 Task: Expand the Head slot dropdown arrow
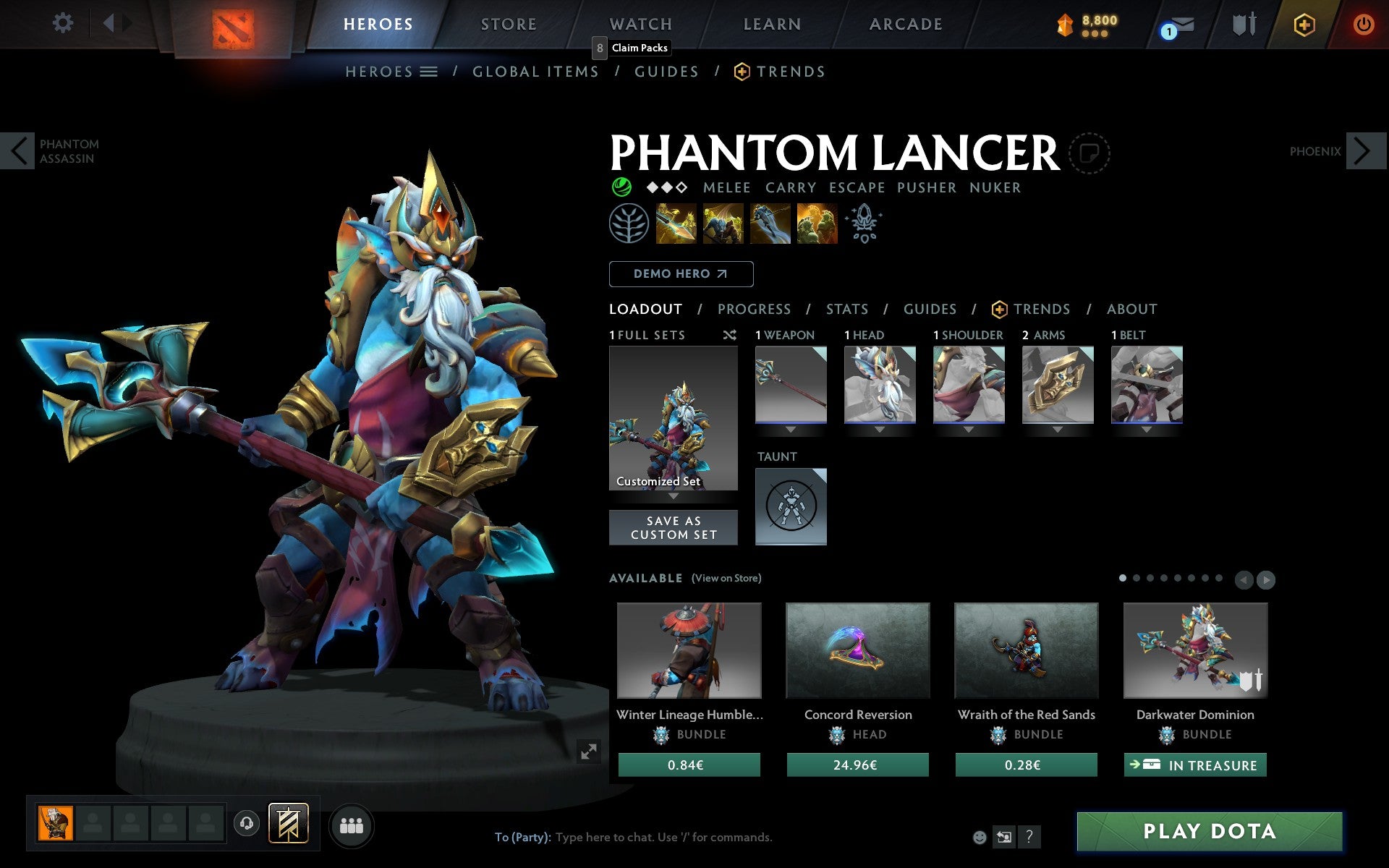[880, 429]
